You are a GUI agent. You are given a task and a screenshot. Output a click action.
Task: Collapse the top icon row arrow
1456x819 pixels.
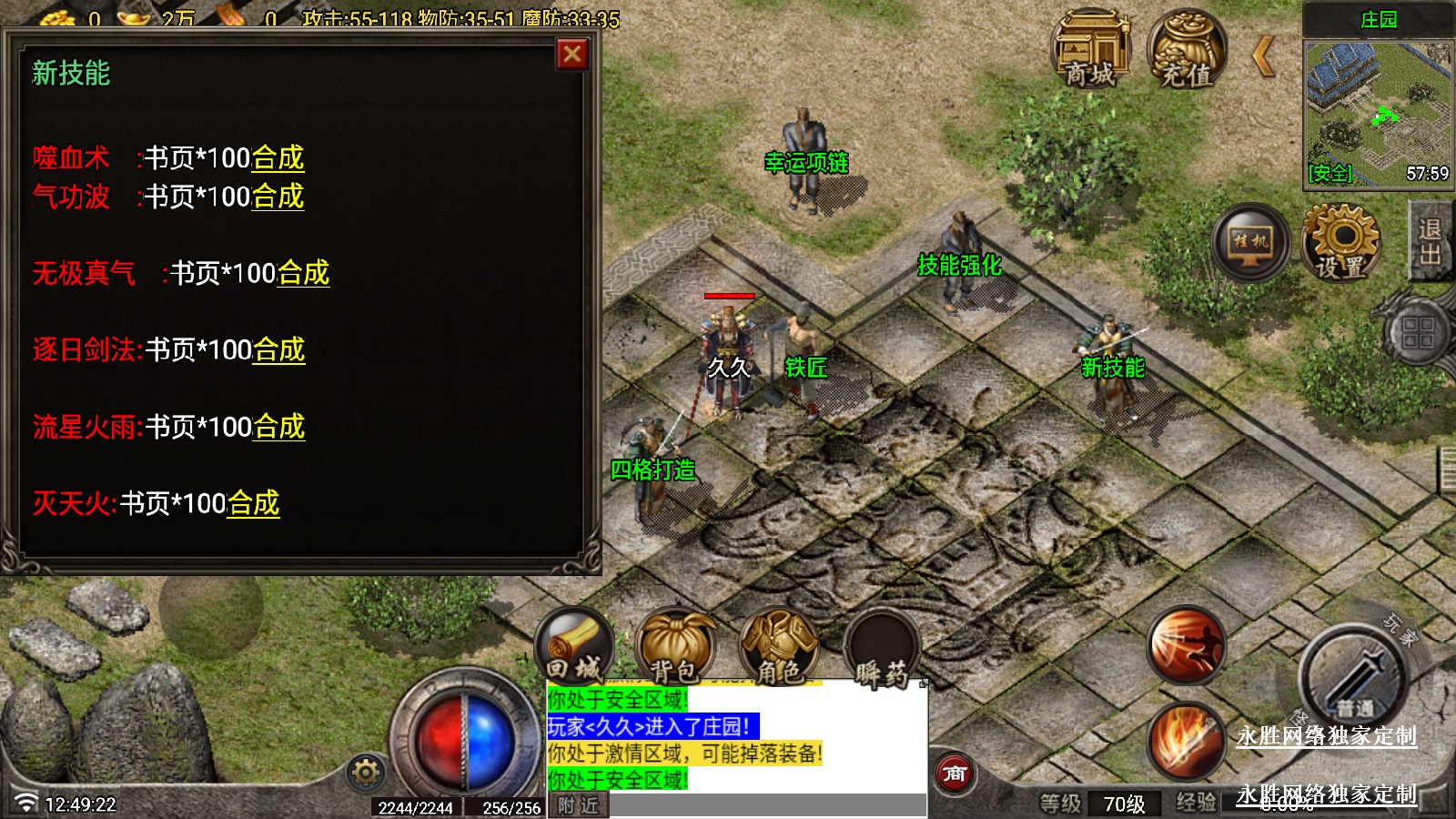pos(1263,56)
